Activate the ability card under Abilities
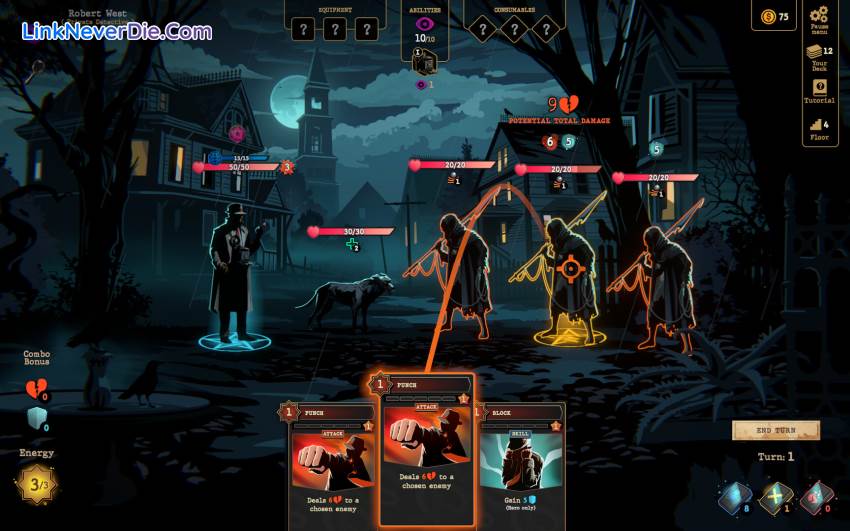850x531 pixels. 424,63
